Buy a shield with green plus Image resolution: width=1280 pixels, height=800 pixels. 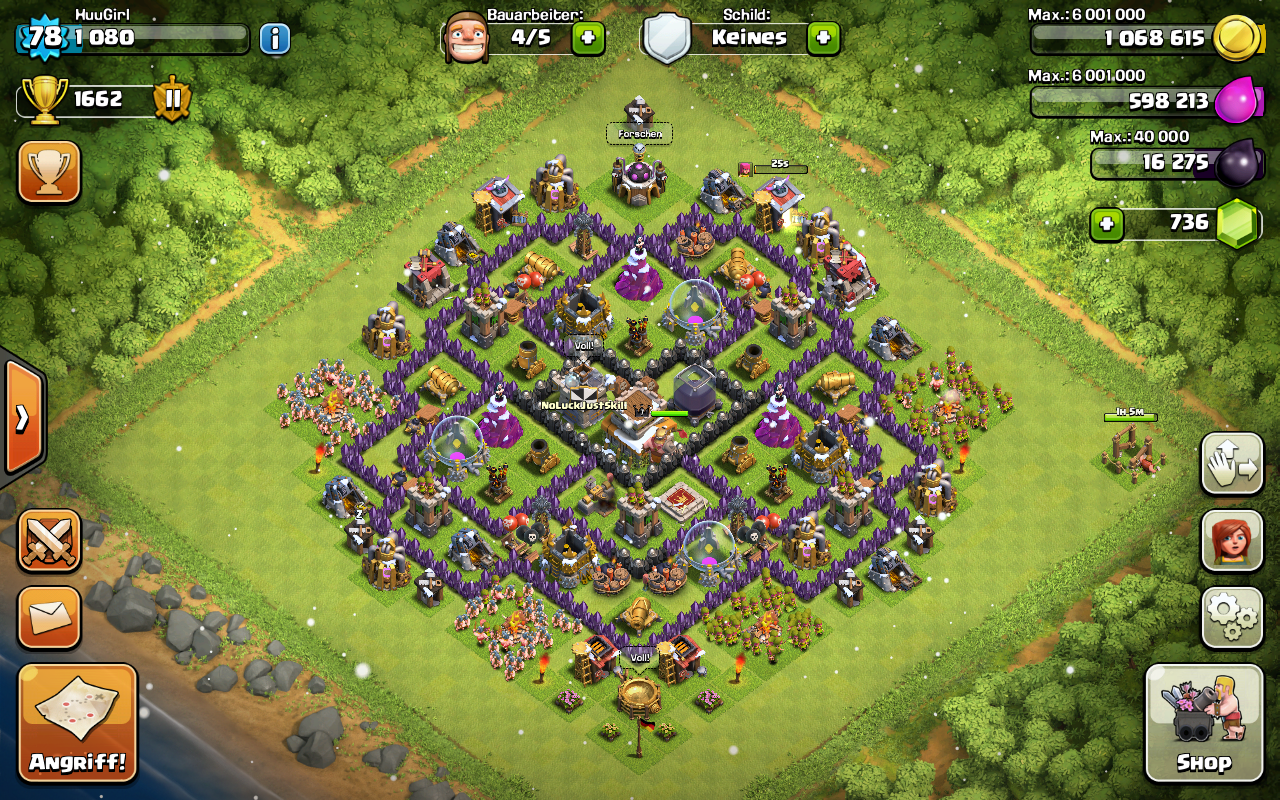823,39
